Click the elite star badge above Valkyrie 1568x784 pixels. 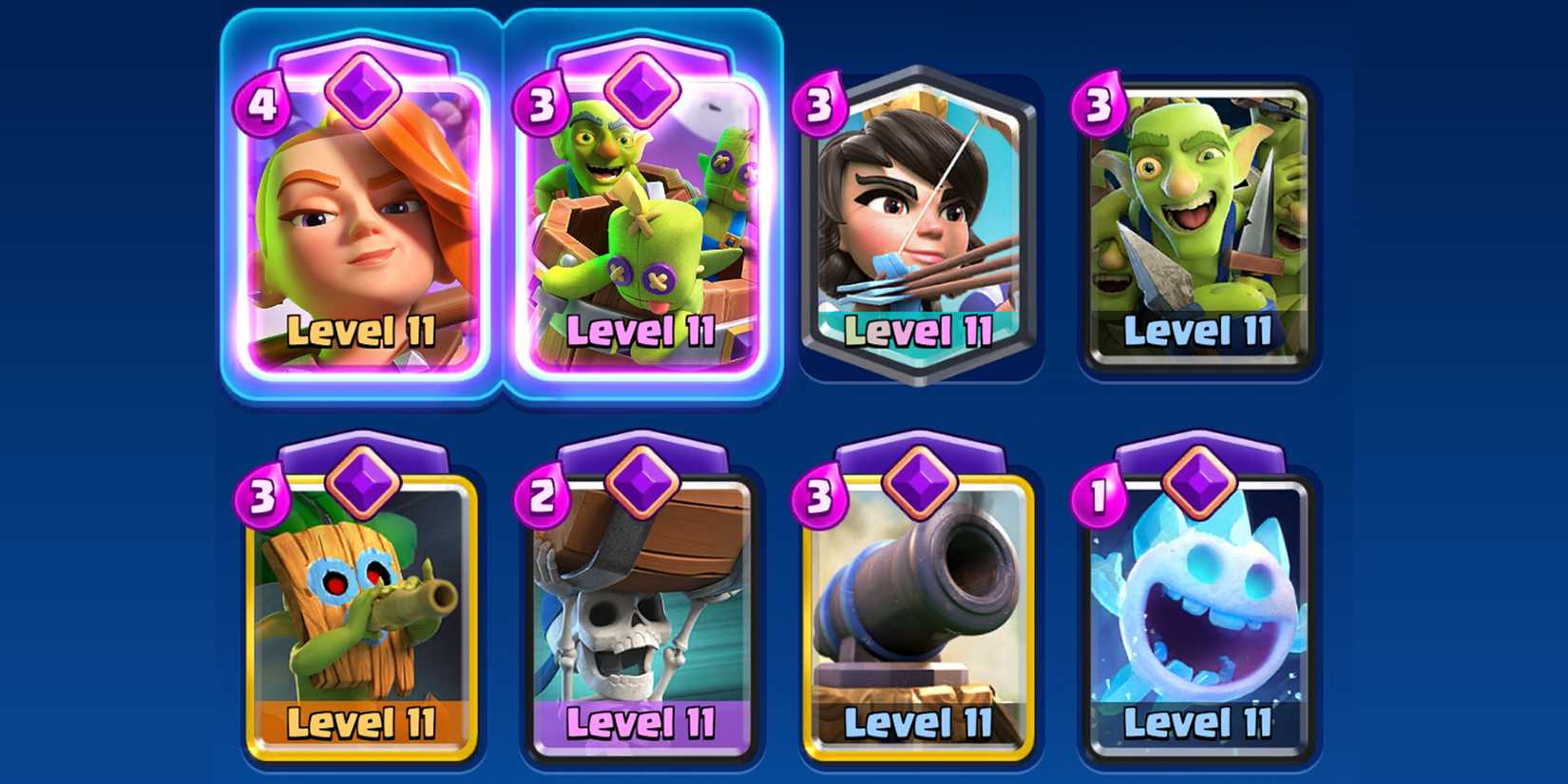click(363, 90)
